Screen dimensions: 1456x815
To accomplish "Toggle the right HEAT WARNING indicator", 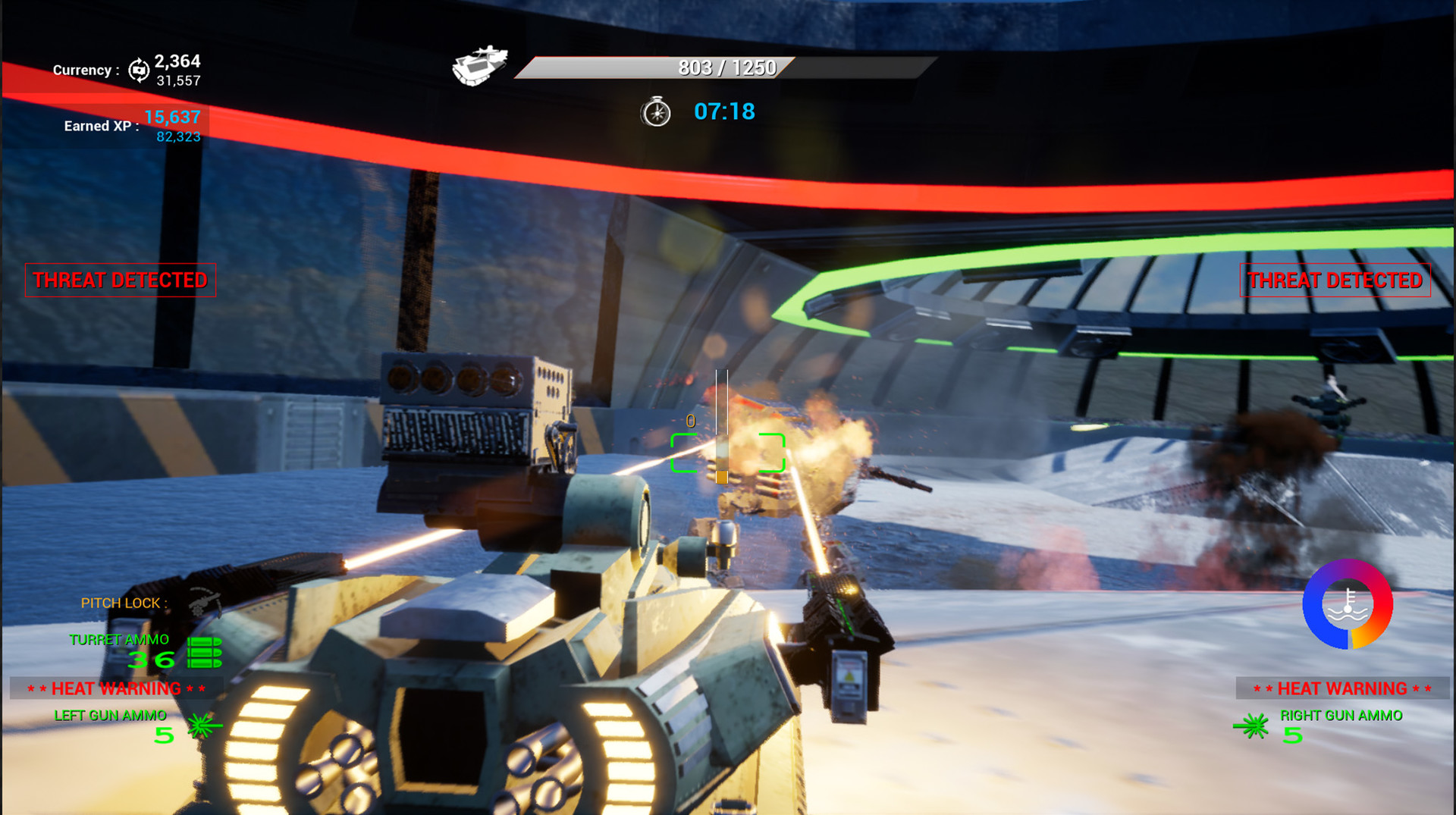I will (1344, 688).
